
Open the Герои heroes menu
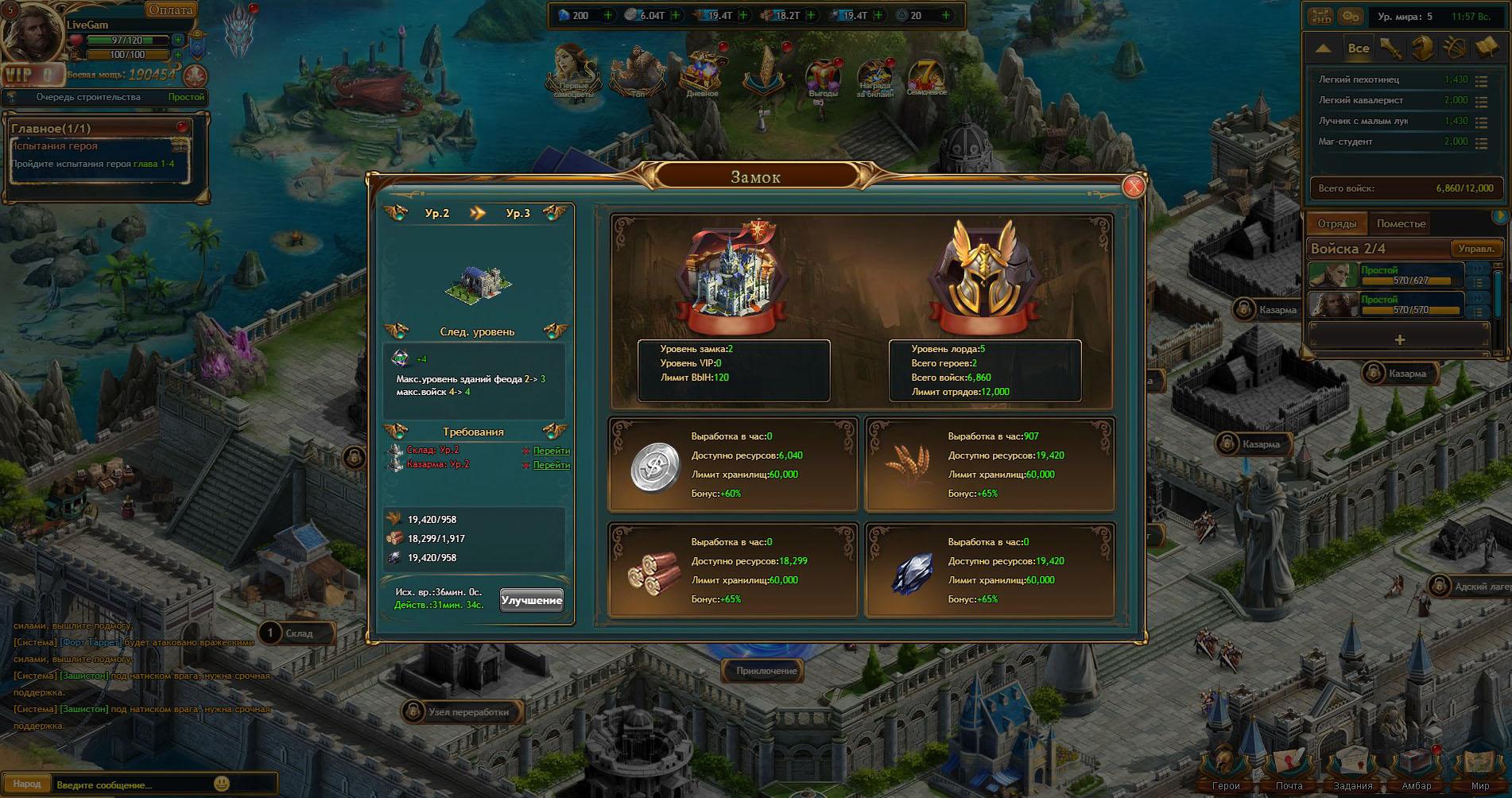tap(1225, 769)
